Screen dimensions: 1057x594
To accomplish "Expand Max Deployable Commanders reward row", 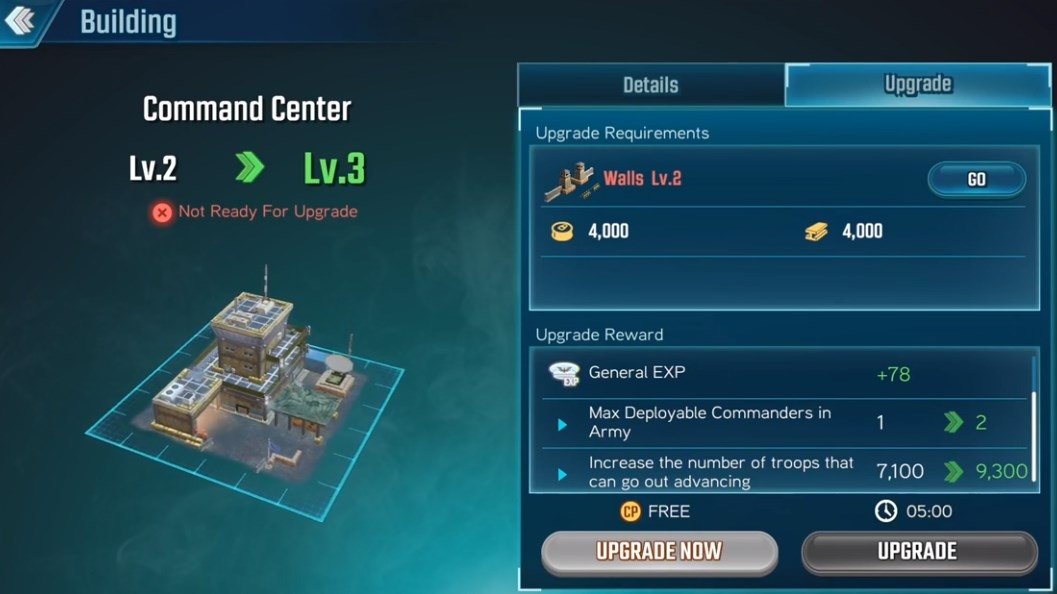I will 562,424.
